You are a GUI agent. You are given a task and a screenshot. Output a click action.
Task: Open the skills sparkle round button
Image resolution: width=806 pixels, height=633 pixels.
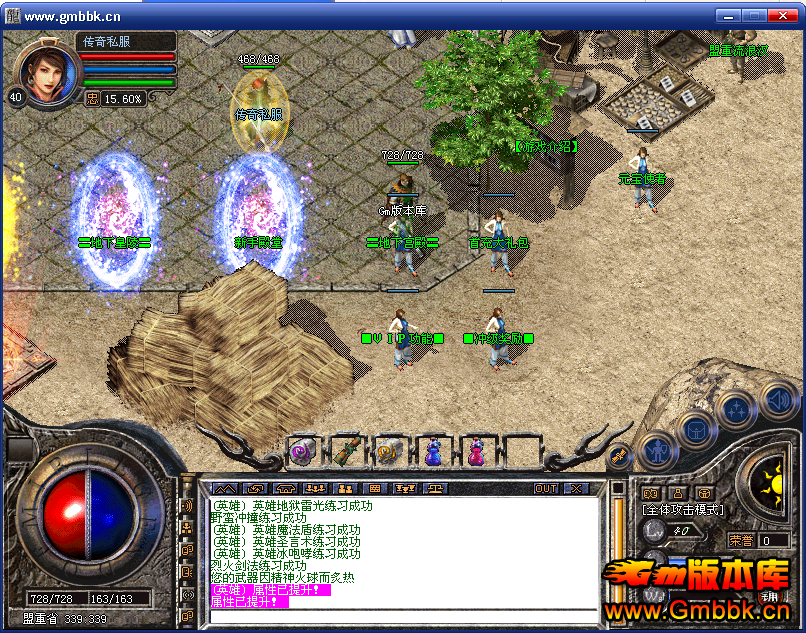coord(735,408)
